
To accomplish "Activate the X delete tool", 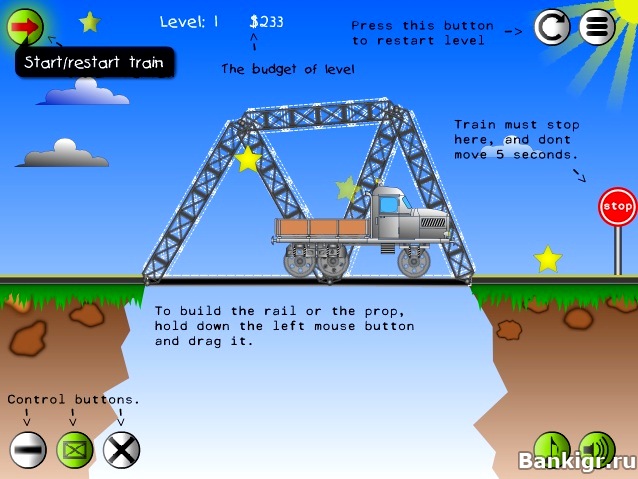I will pos(121,450).
